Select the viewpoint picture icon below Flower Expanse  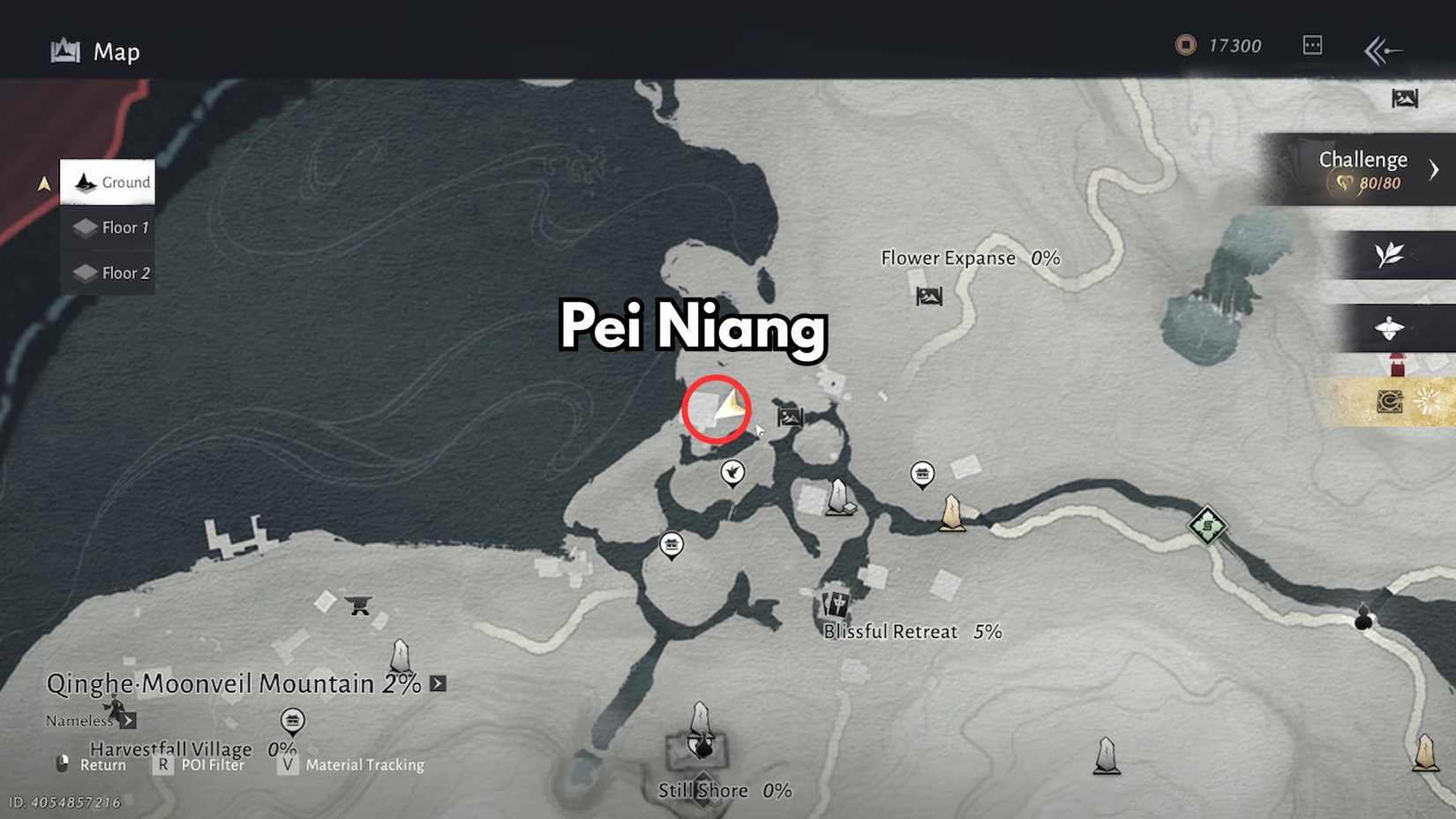click(x=927, y=297)
